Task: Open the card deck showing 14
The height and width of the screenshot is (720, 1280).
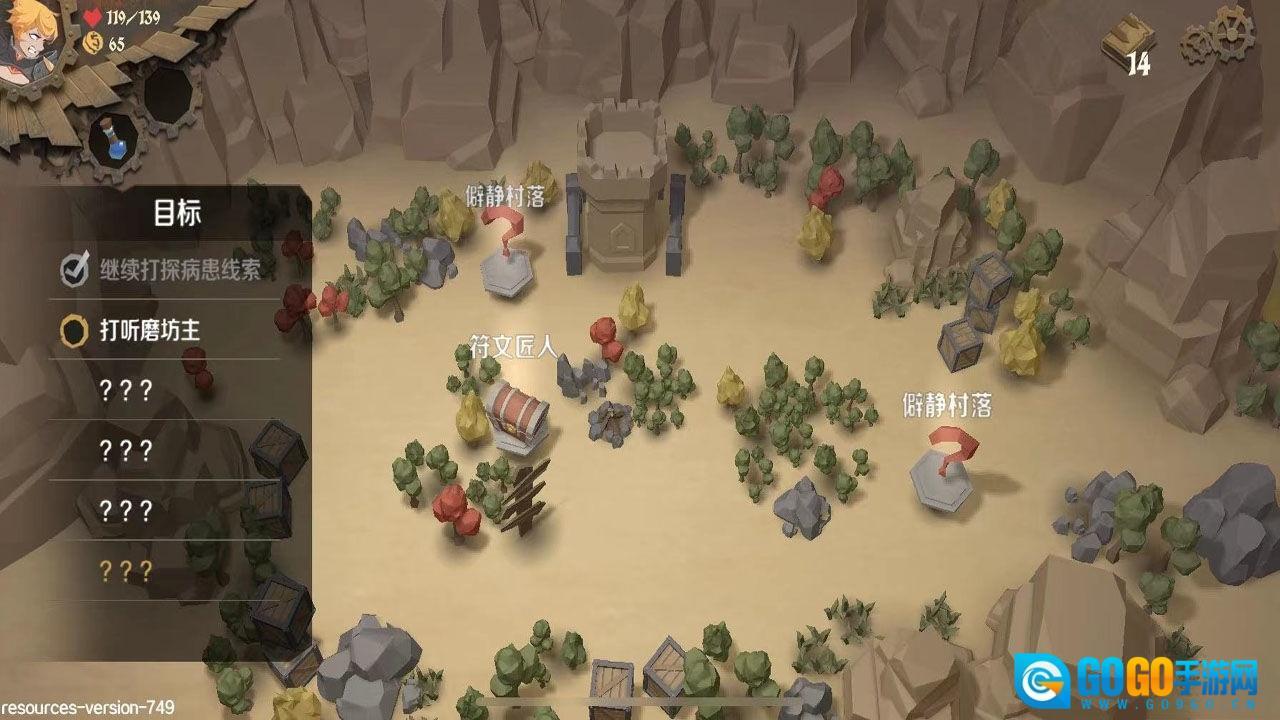Action: (1127, 44)
